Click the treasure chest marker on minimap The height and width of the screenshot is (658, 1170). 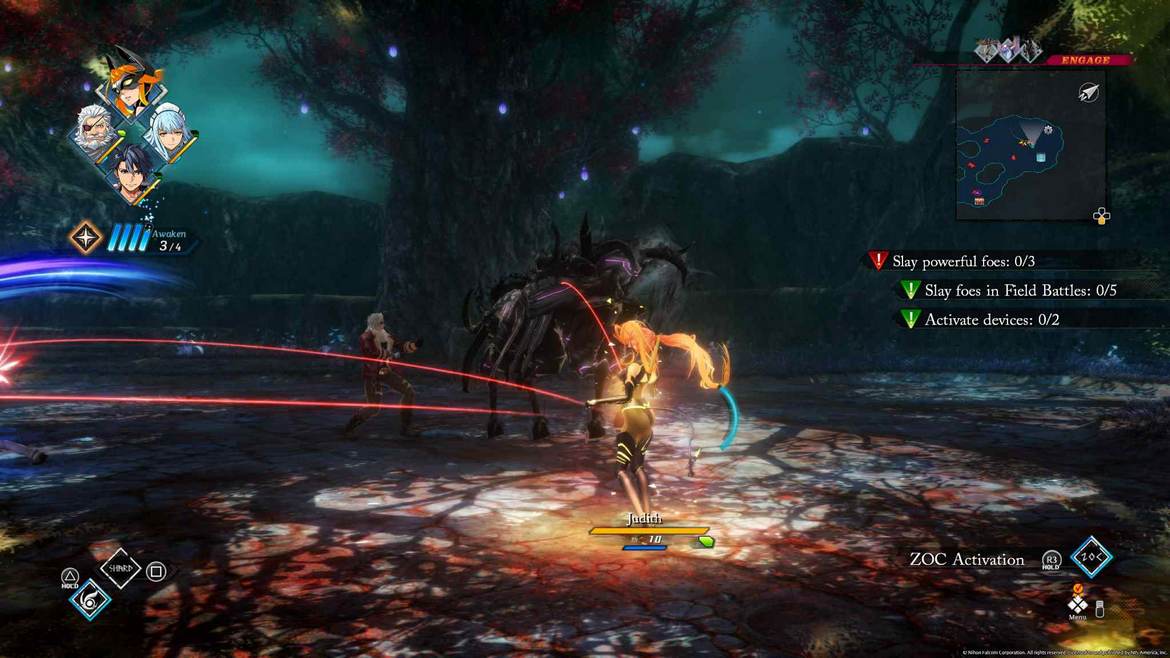tap(979, 201)
